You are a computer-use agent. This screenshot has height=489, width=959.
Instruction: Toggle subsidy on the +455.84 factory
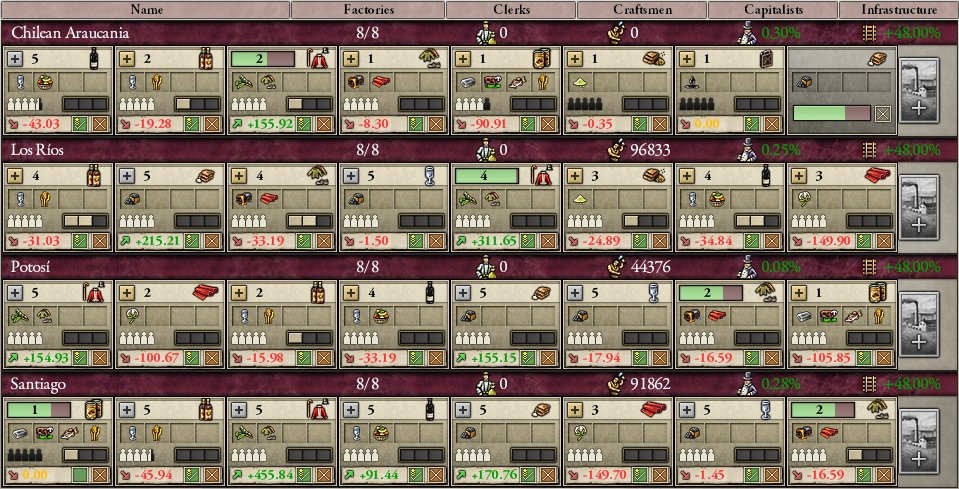304,473
